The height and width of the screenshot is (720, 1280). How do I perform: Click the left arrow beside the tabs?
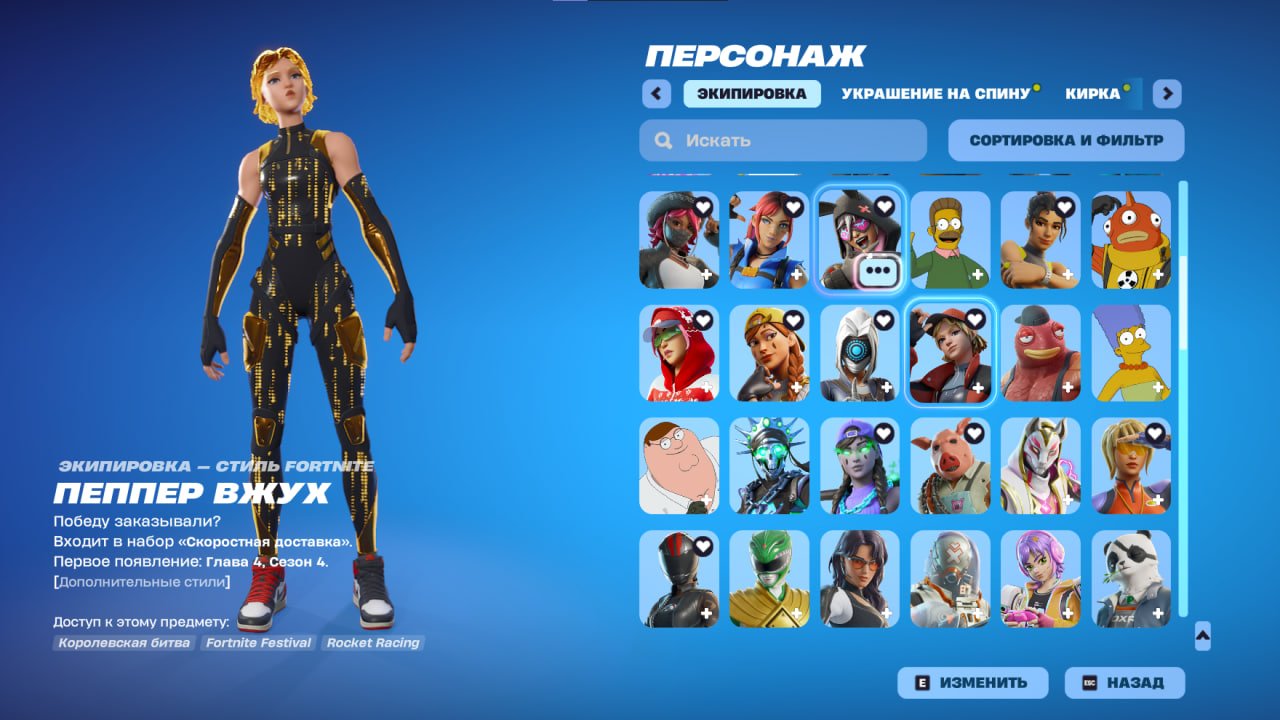coord(655,92)
